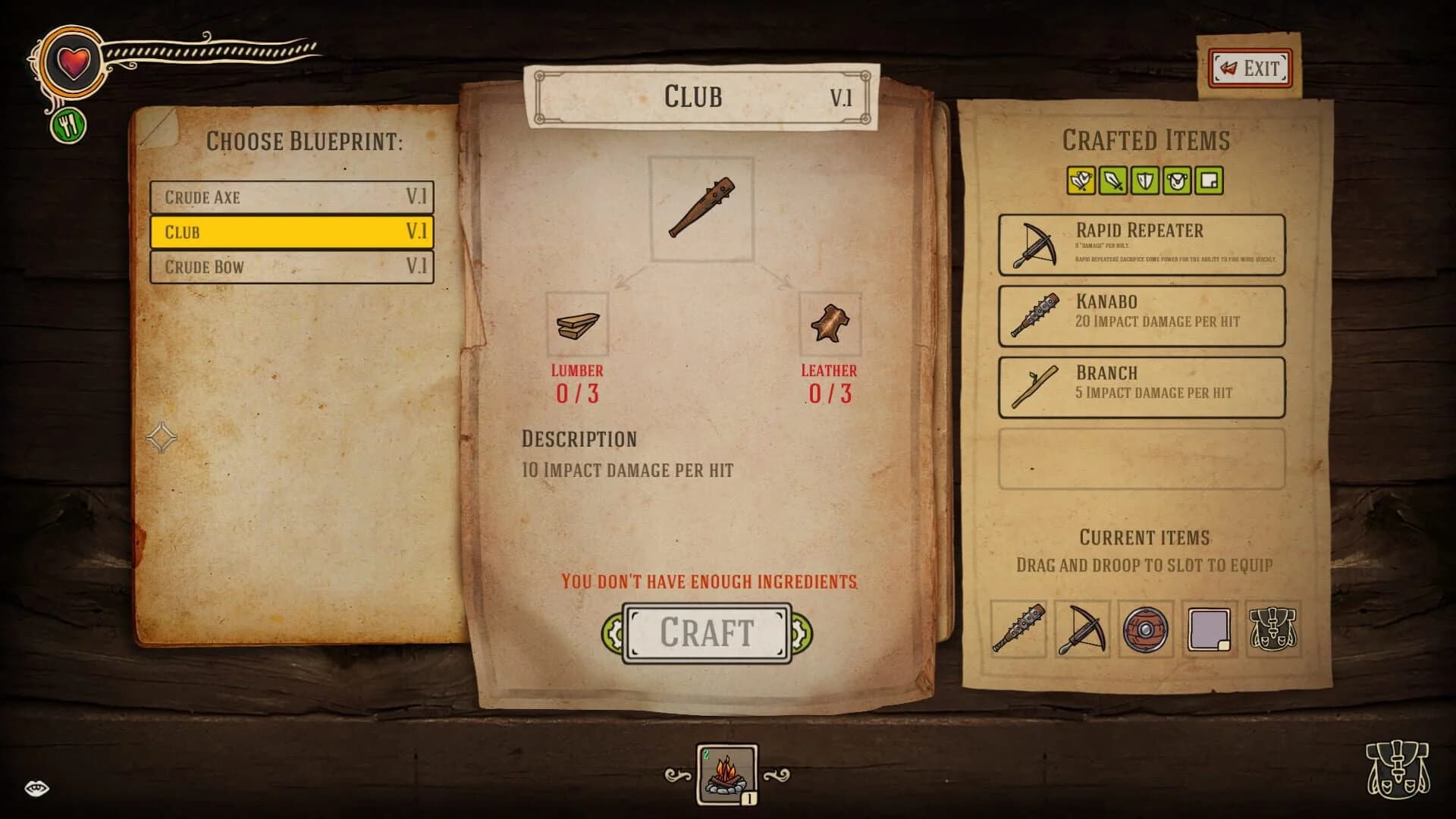Viewport: 1456px width, 819px height.
Task: Select the Rapid Repeater crafted item
Action: pyautogui.click(x=1142, y=243)
